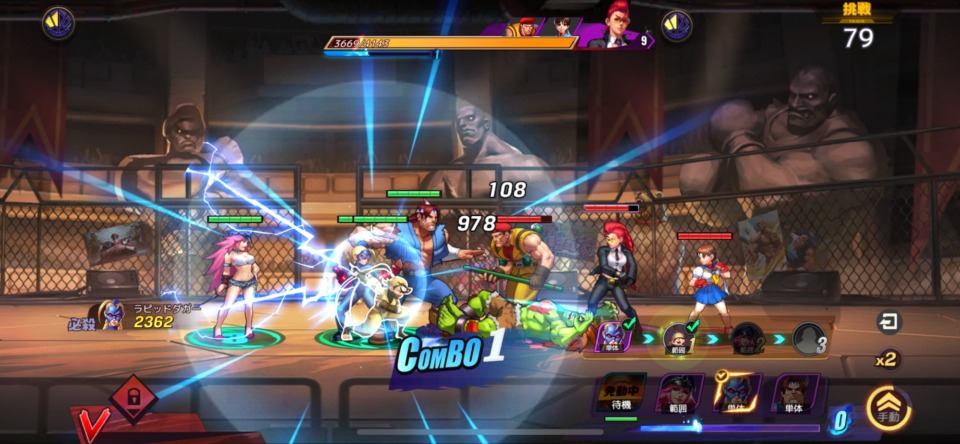This screenshot has height=444, width=960.
Task: Click the right team emblem badge
Action: coord(677,25)
